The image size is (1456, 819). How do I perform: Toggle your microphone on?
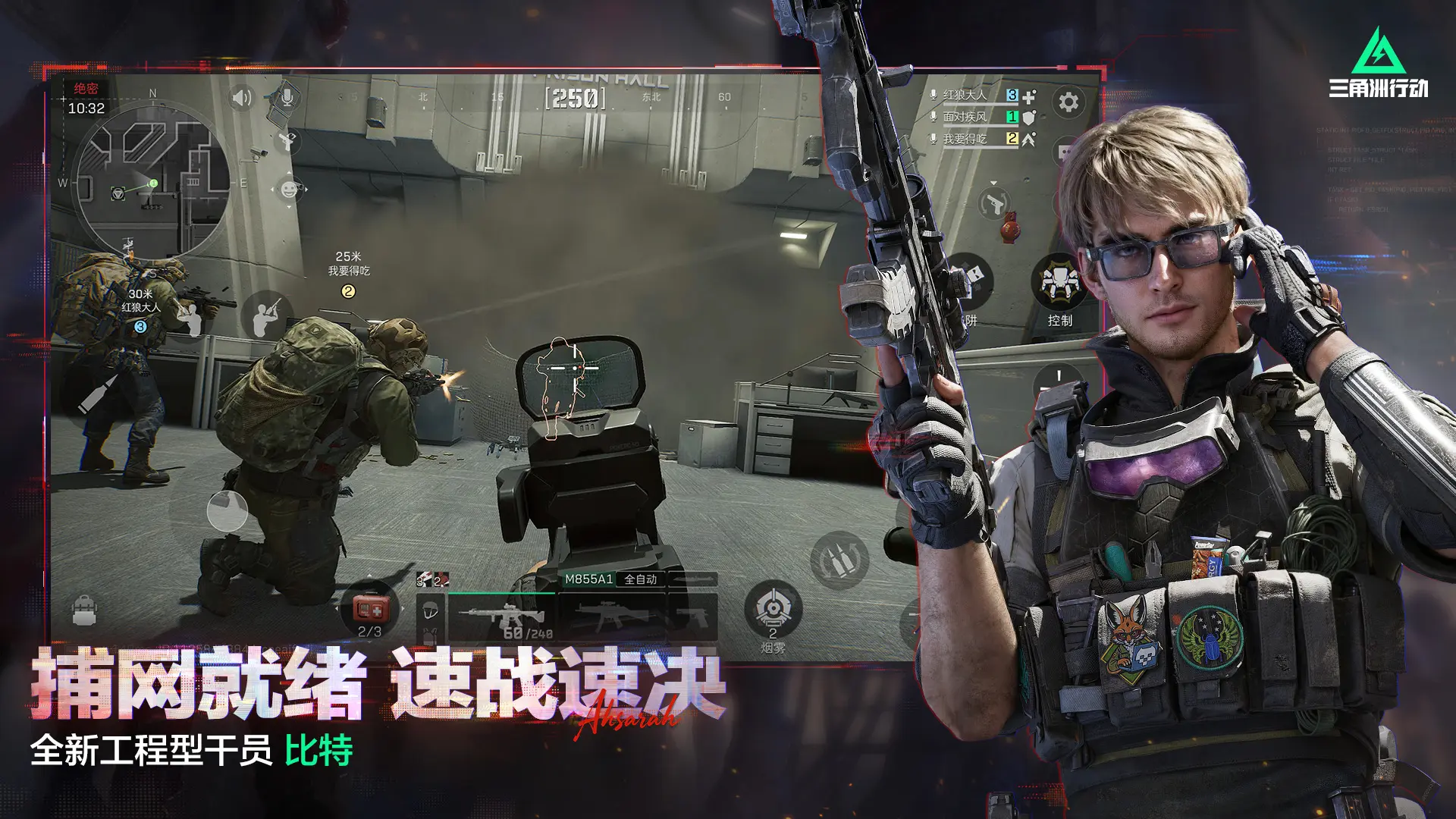click(287, 98)
